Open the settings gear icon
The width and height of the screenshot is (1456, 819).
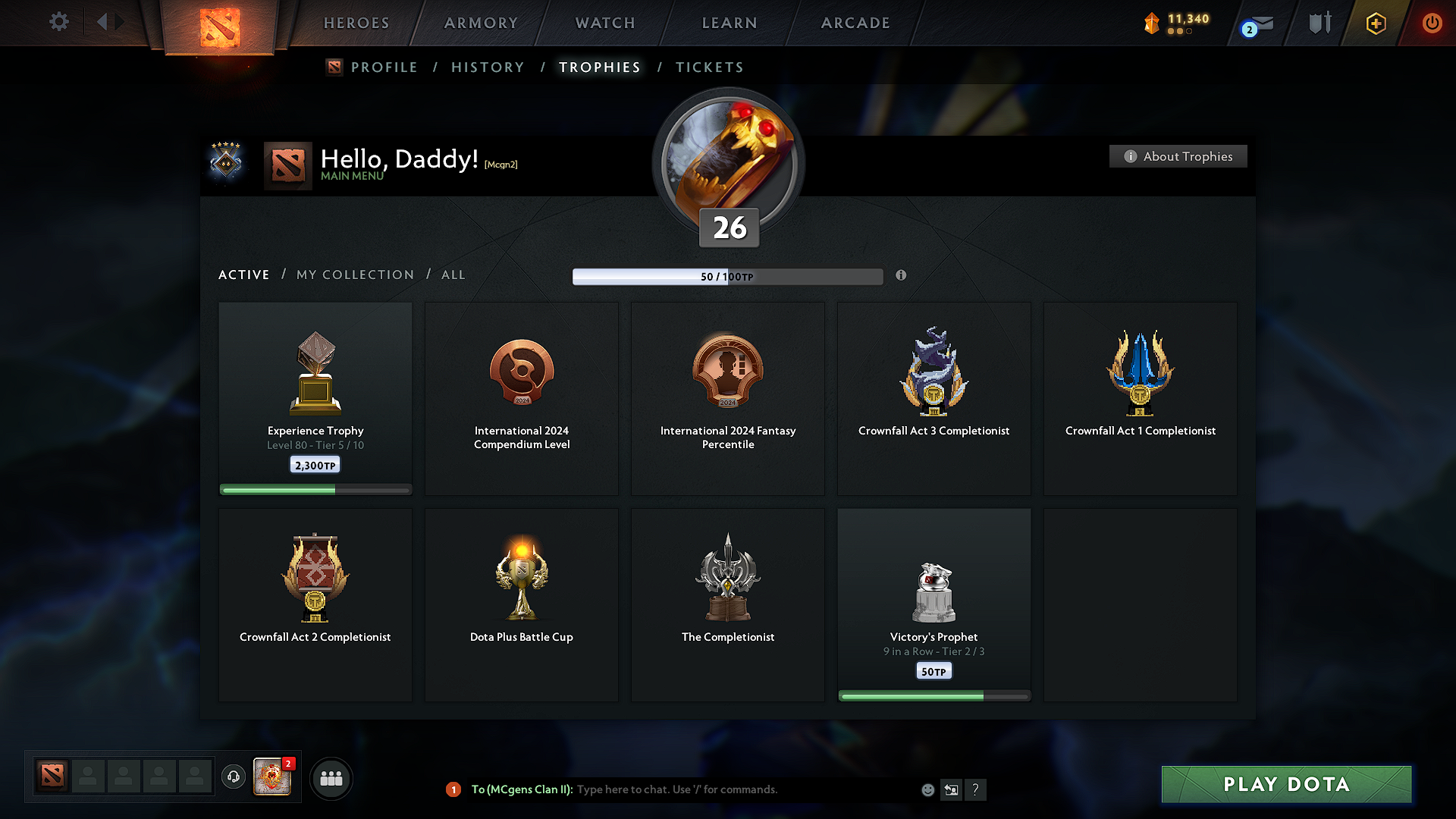(58, 22)
